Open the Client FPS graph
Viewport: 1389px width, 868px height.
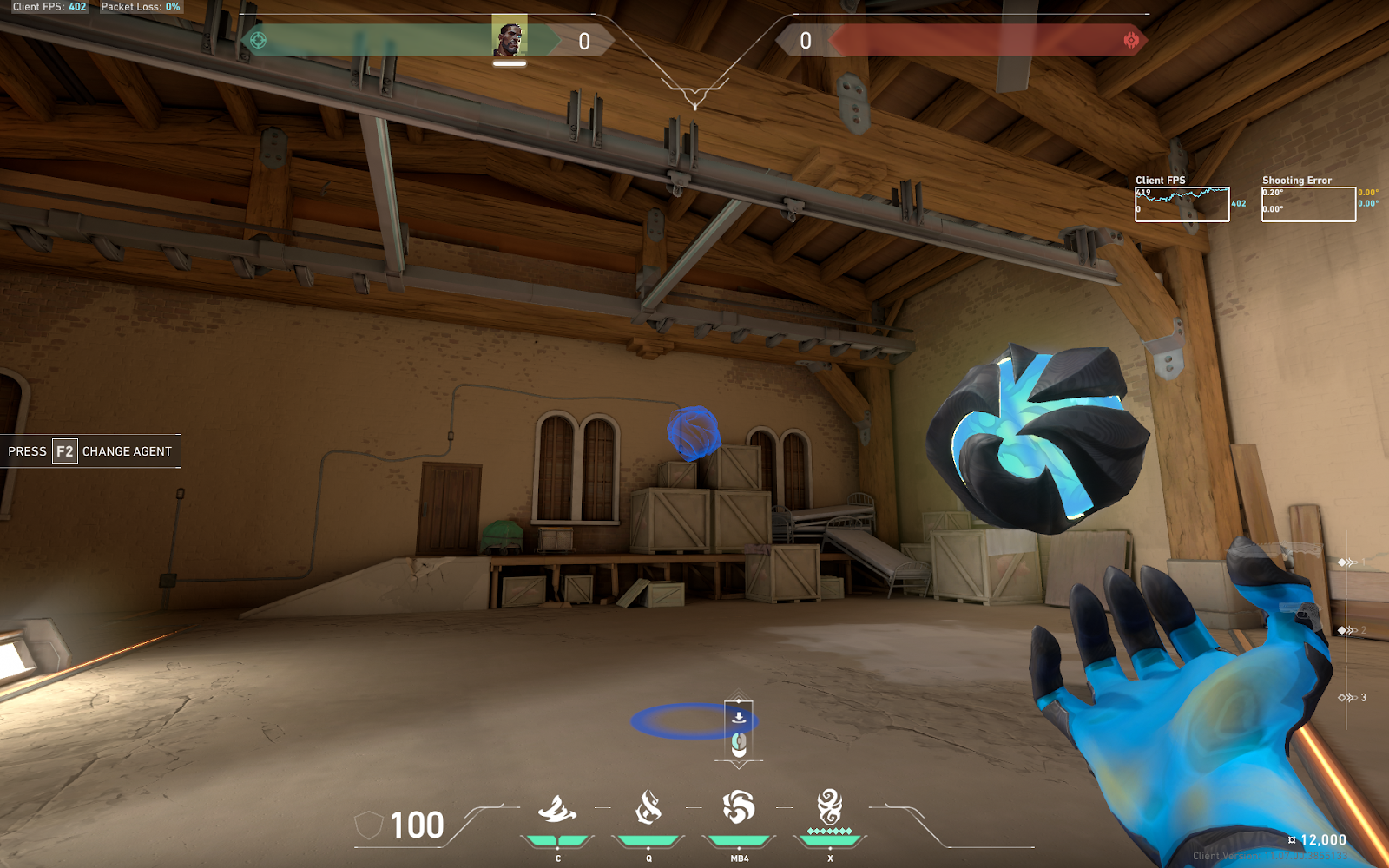1182,204
